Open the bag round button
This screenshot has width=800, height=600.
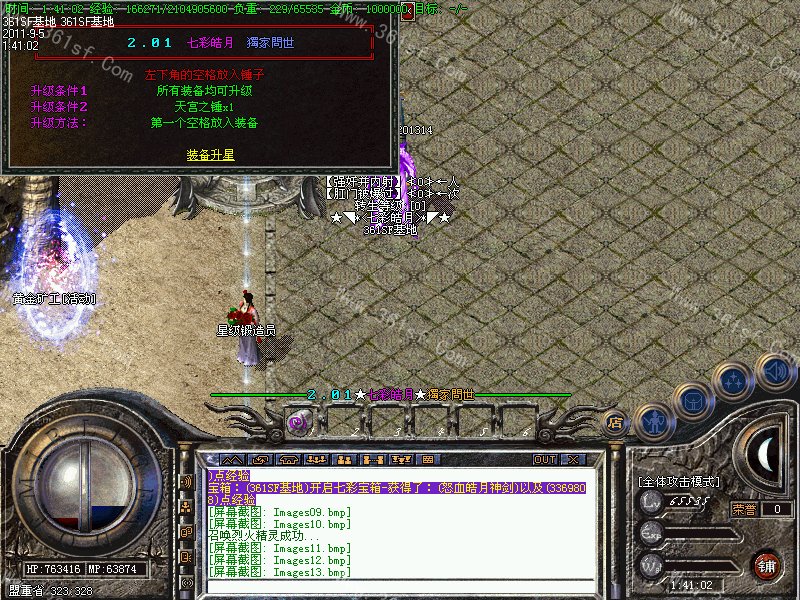693,400
